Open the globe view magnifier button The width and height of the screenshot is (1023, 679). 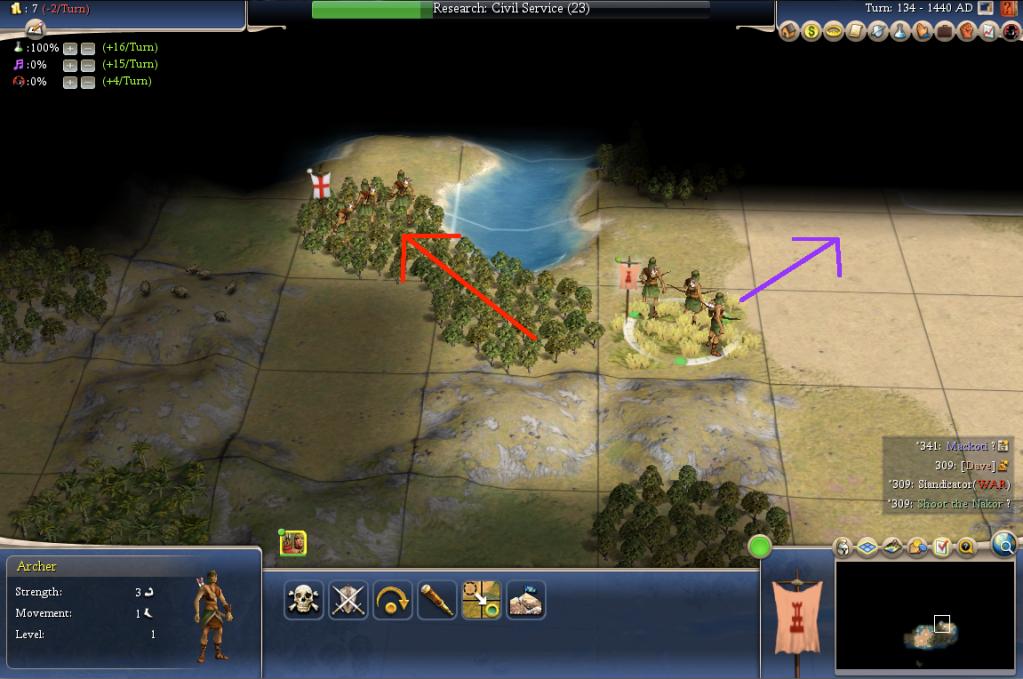click(x=1005, y=543)
